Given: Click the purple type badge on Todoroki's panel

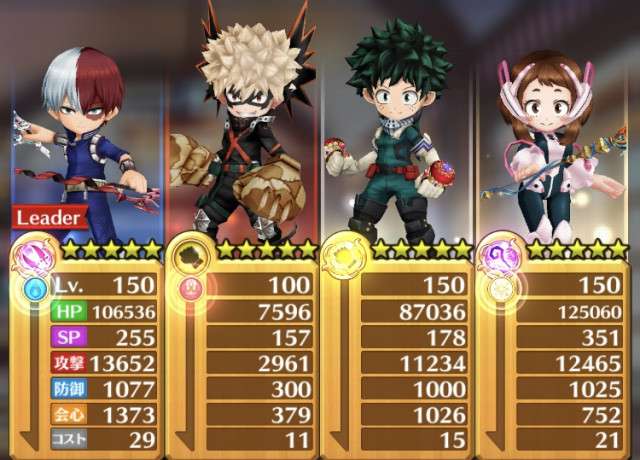Looking at the screenshot, I should pyautogui.click(x=35, y=259).
